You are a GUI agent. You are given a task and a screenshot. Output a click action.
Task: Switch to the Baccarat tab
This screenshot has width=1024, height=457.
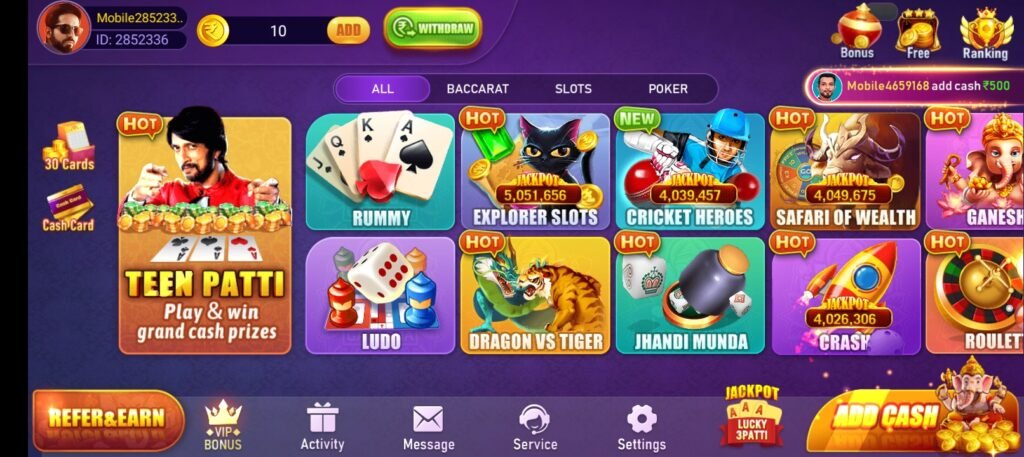point(477,88)
